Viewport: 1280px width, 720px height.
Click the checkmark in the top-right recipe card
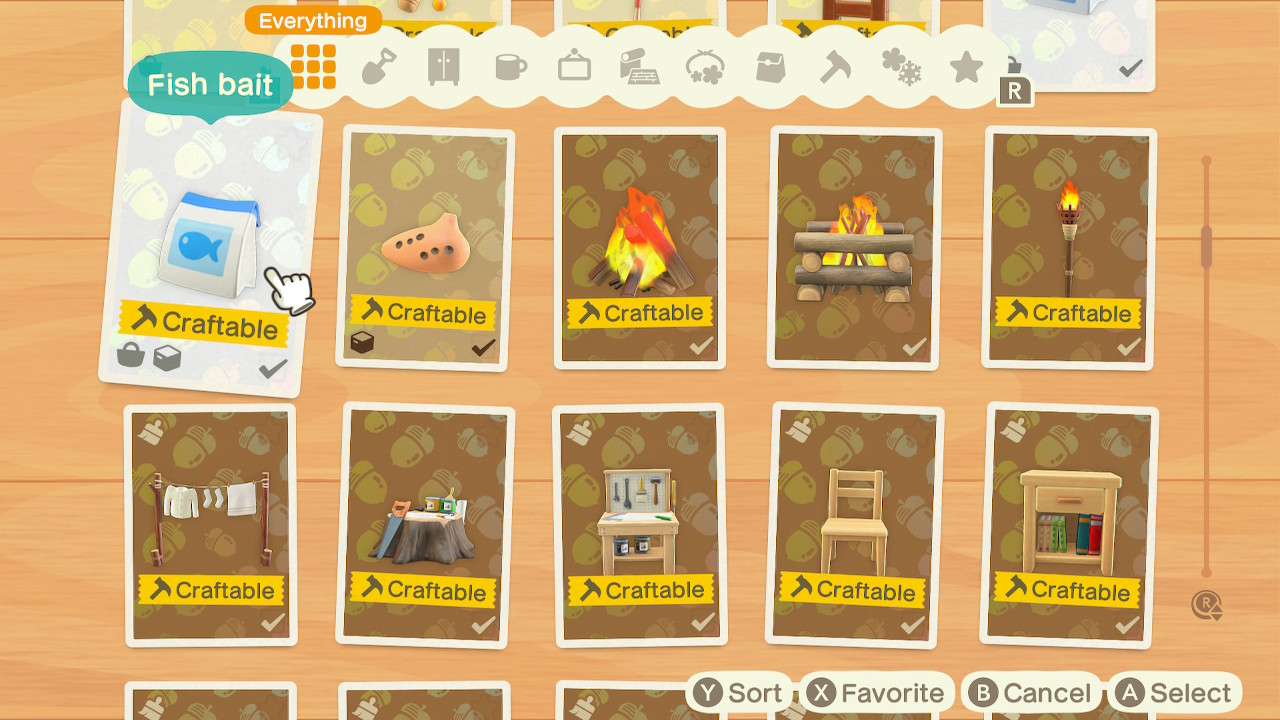click(x=1129, y=70)
